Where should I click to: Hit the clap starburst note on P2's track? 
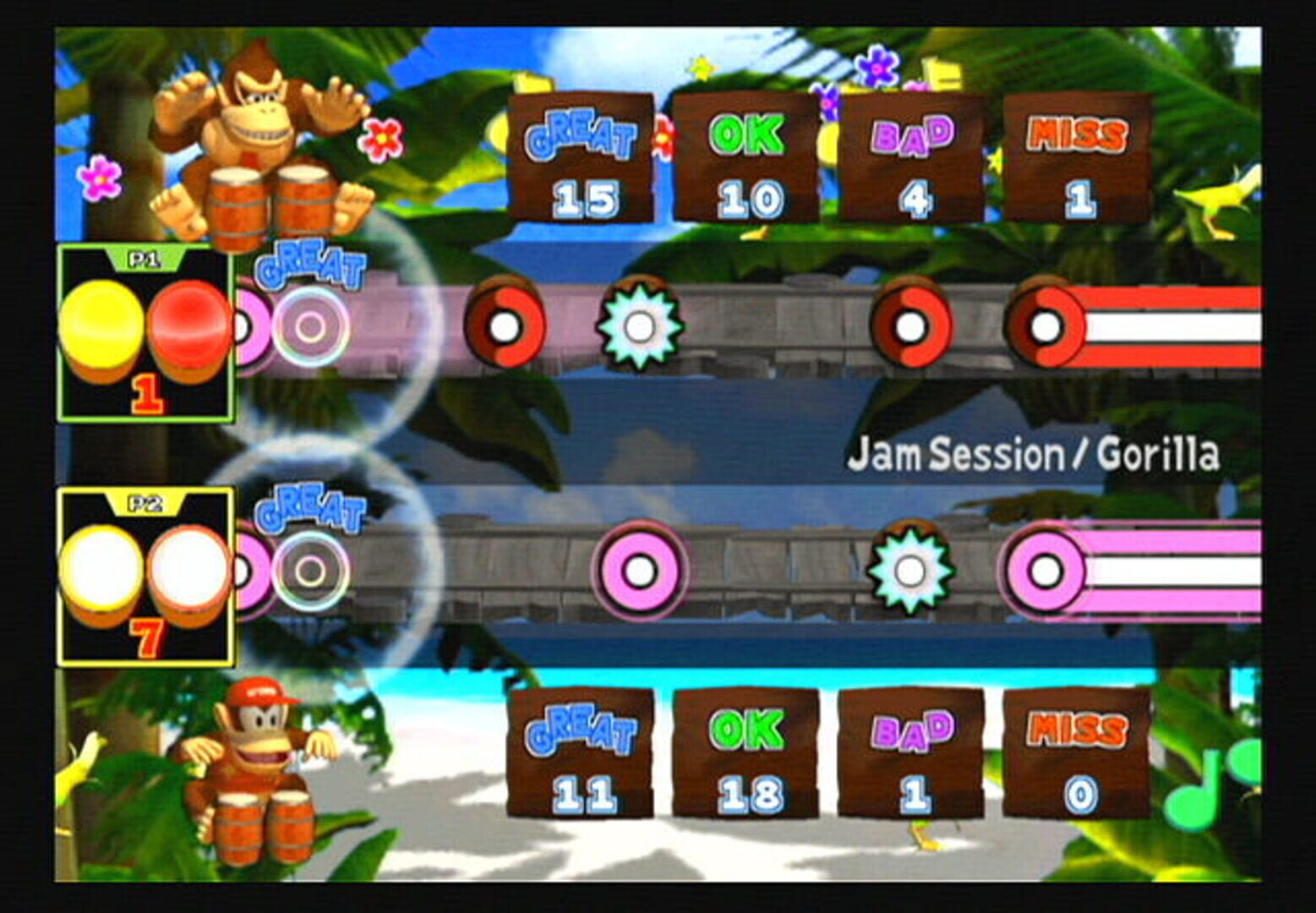(910, 569)
